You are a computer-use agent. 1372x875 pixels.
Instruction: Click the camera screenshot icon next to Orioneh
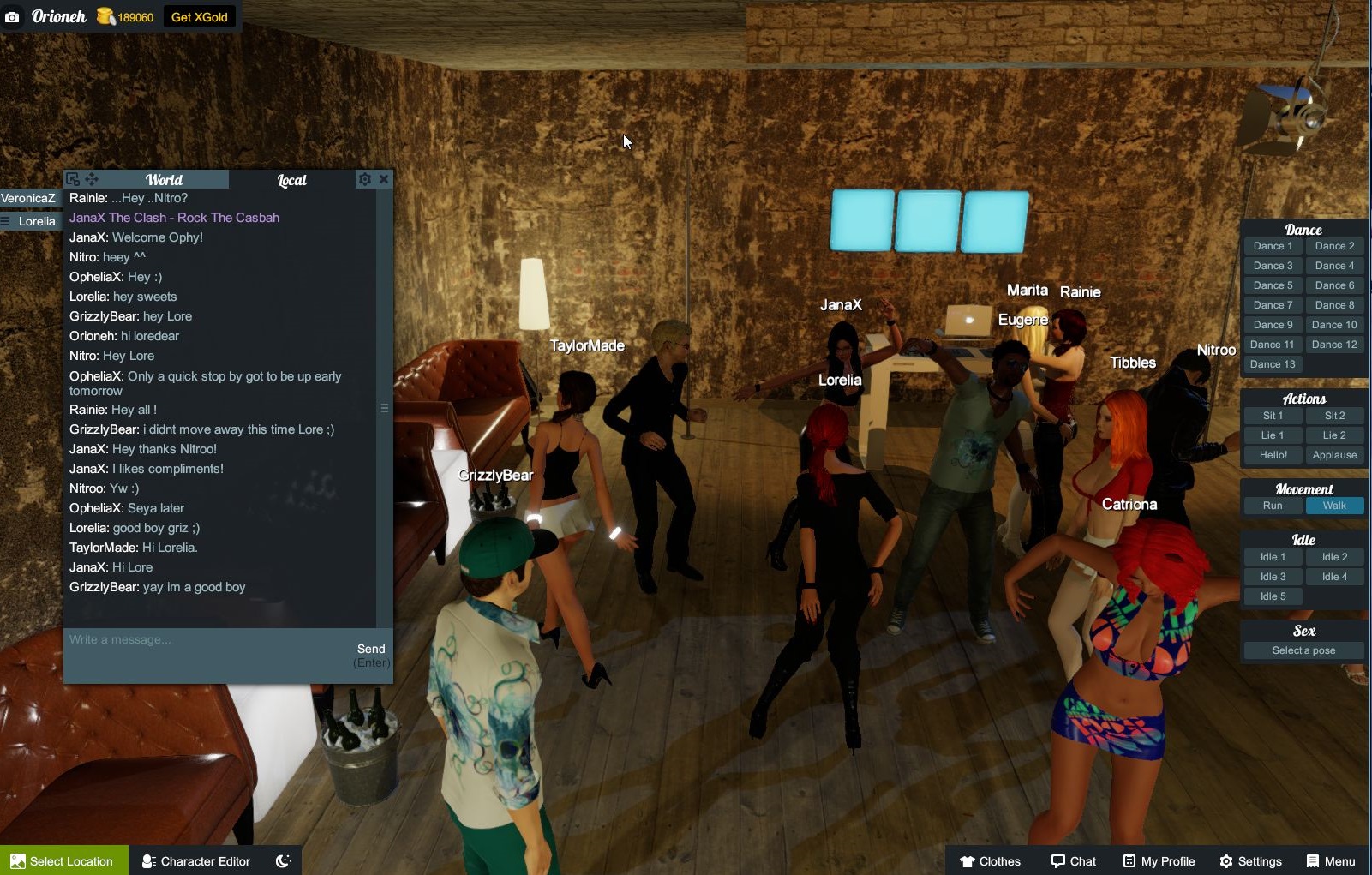click(x=12, y=16)
